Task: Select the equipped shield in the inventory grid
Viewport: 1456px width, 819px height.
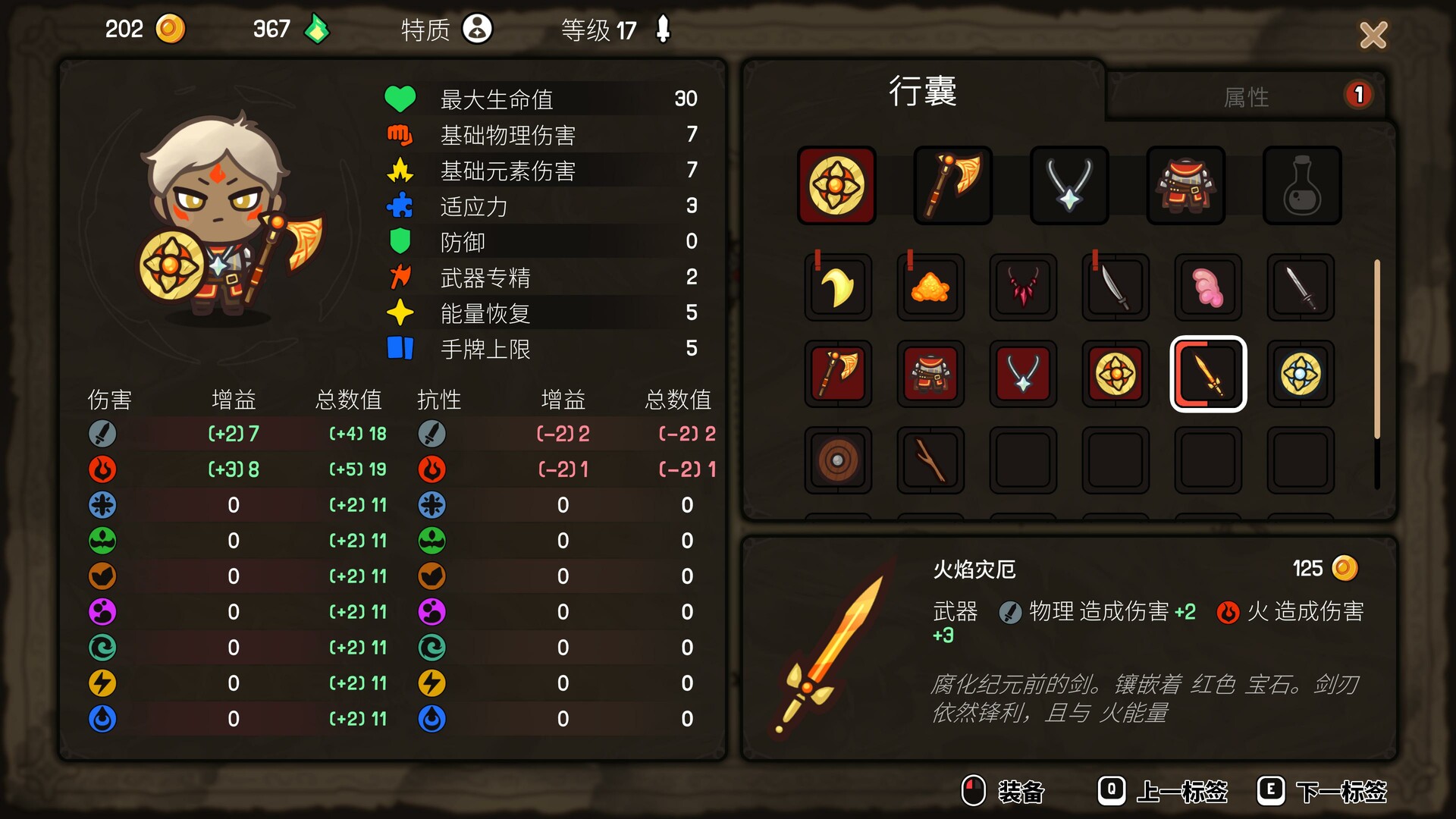Action: click(836, 184)
